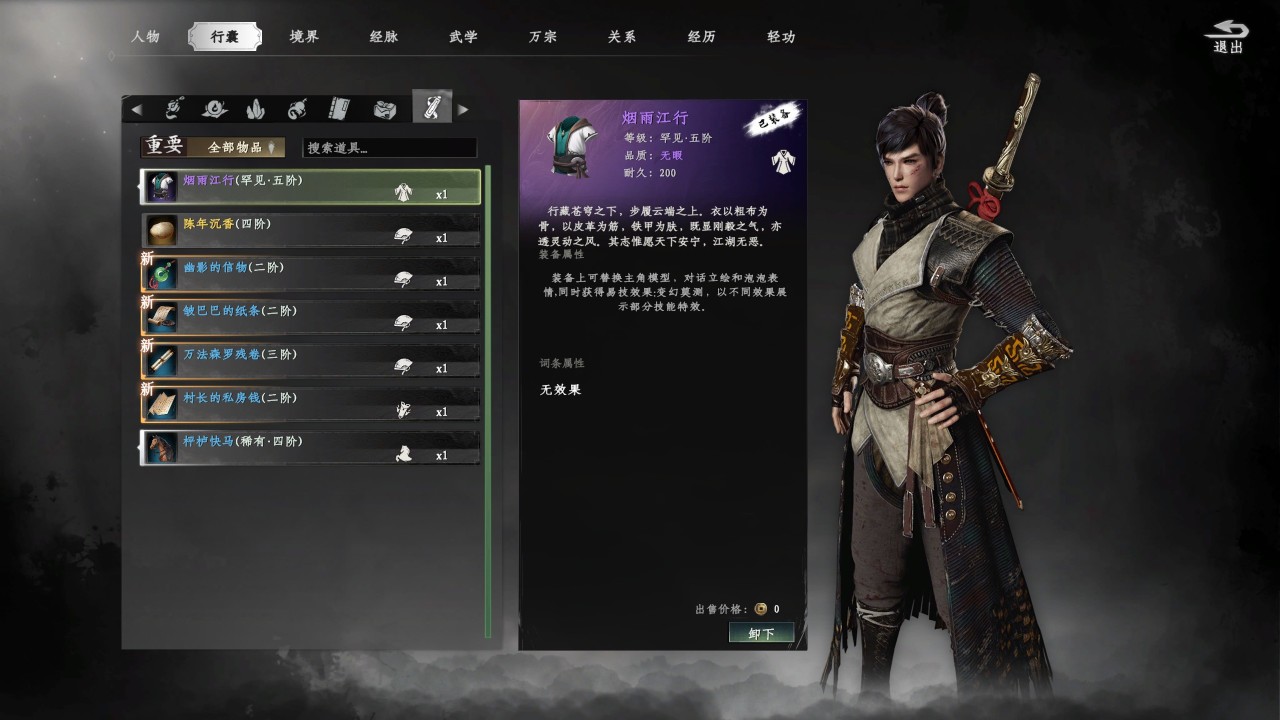Switch to the 武学 tab
The image size is (1280, 720).
click(462, 36)
